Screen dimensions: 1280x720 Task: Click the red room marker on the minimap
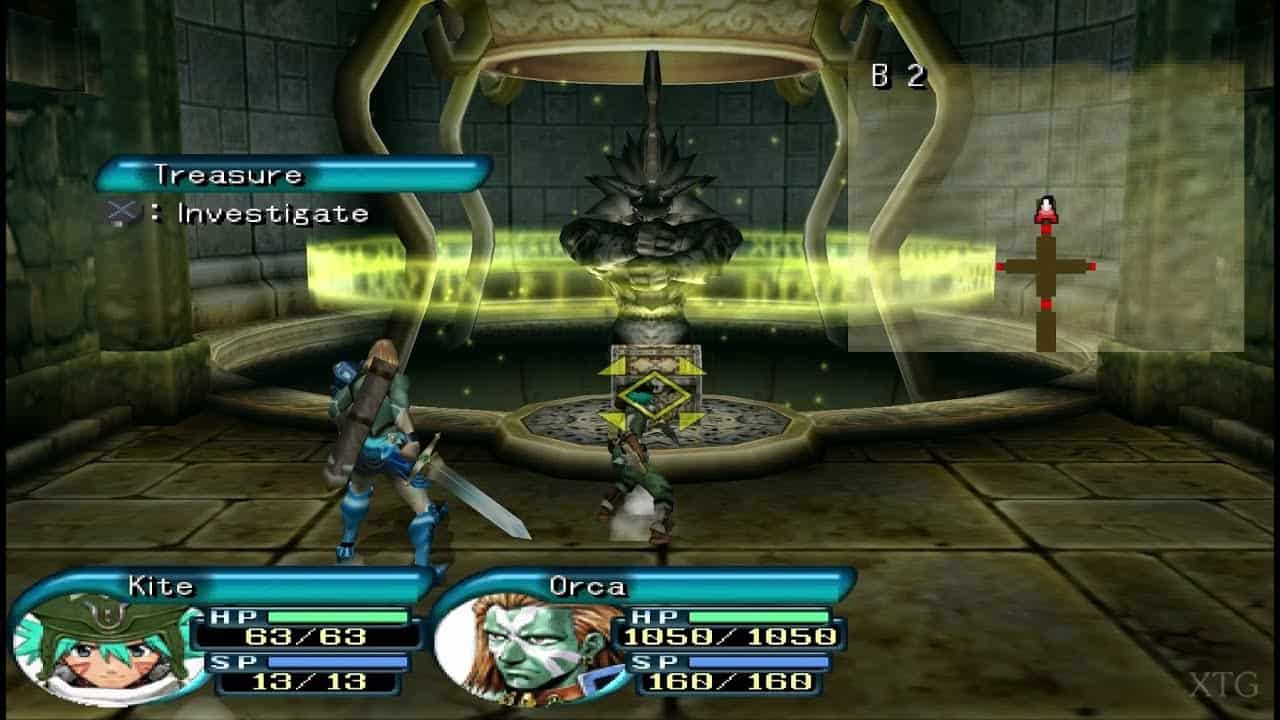[x=997, y=267]
